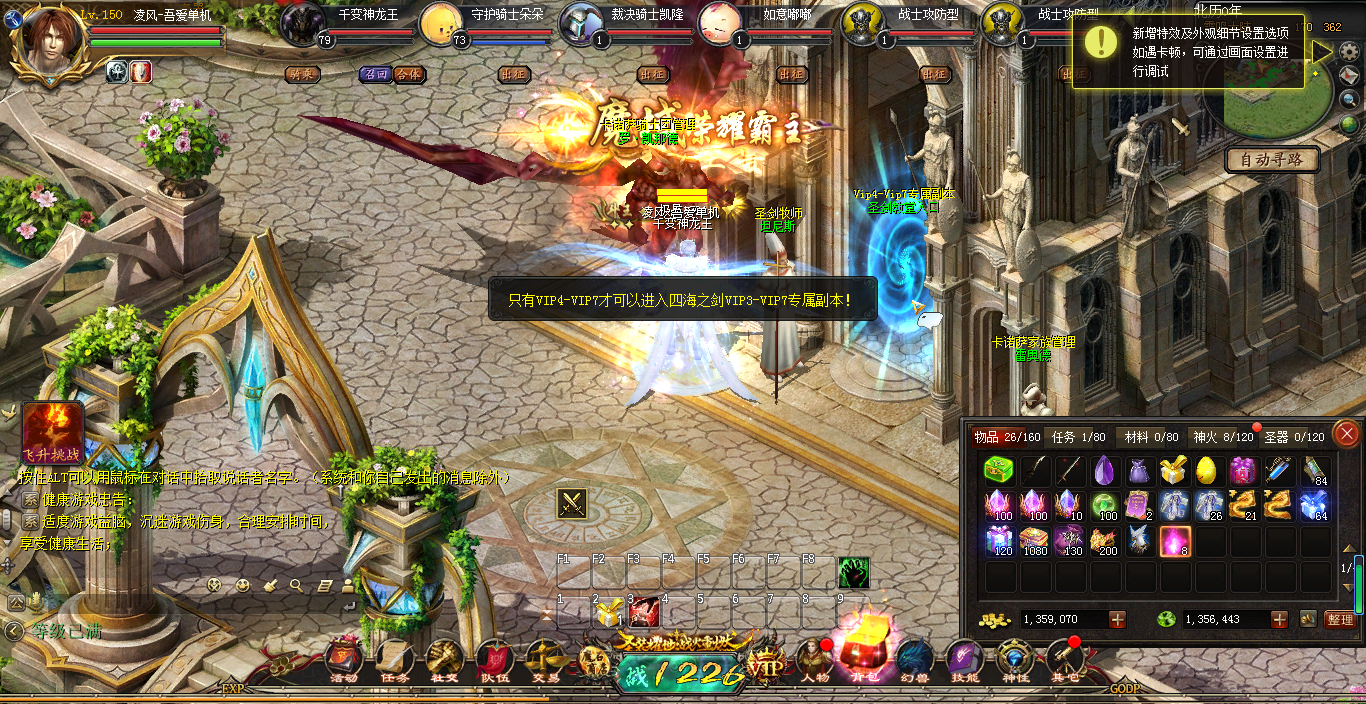Open the 人物 character menu
1366x704 pixels.
[814, 660]
